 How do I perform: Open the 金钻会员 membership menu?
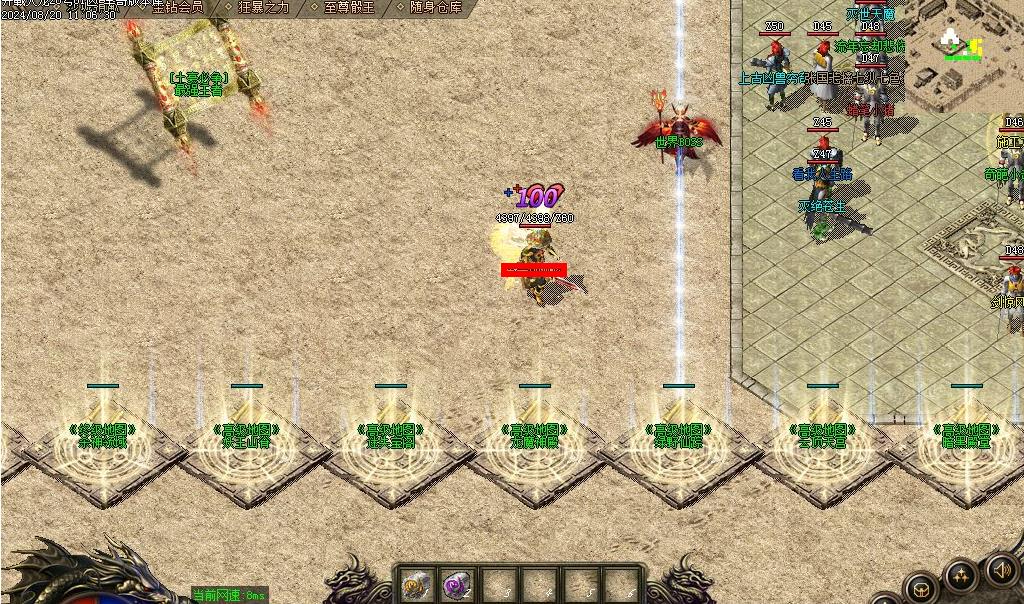177,7
